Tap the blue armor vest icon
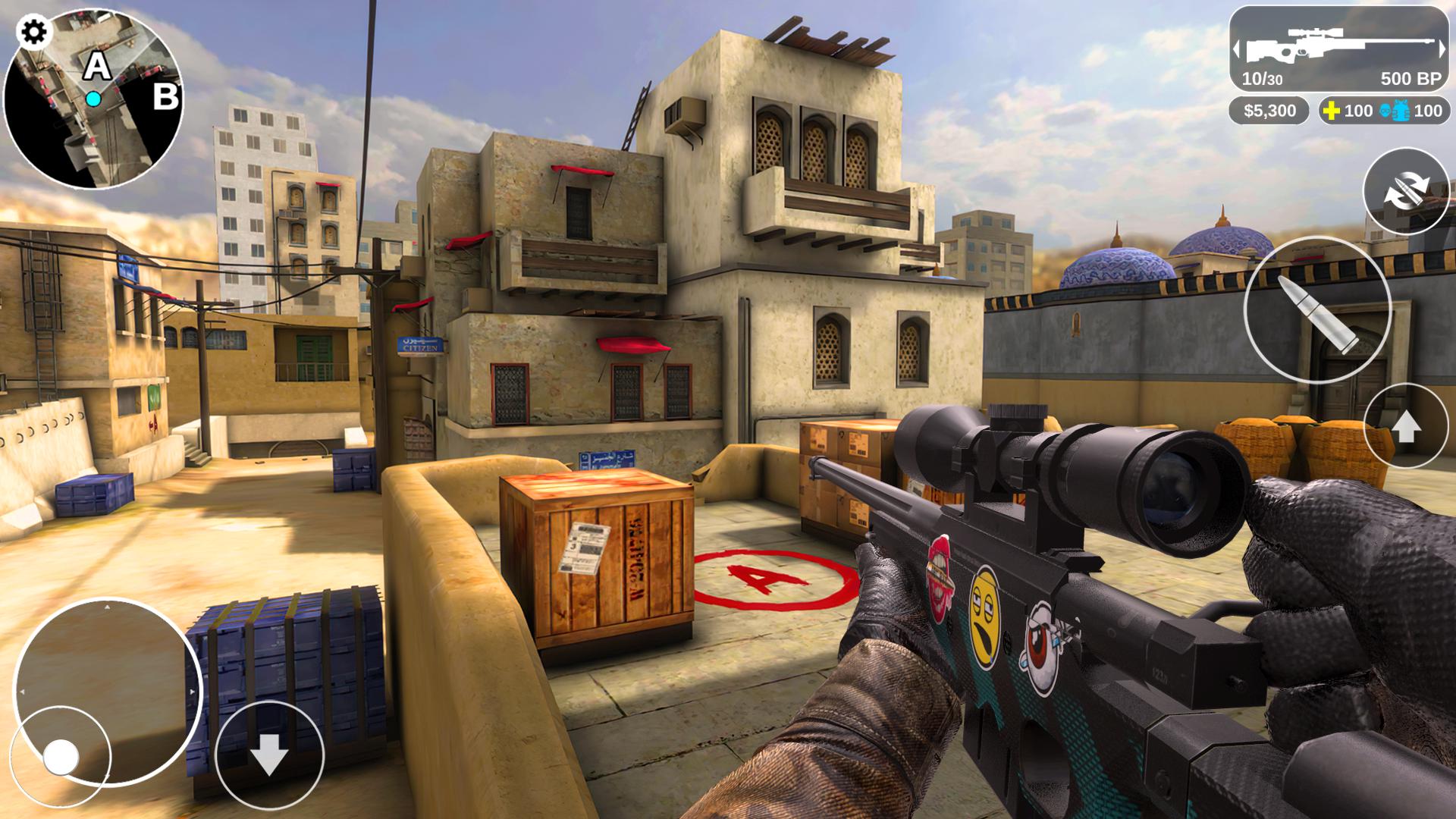The height and width of the screenshot is (819, 1456). pyautogui.click(x=1401, y=111)
